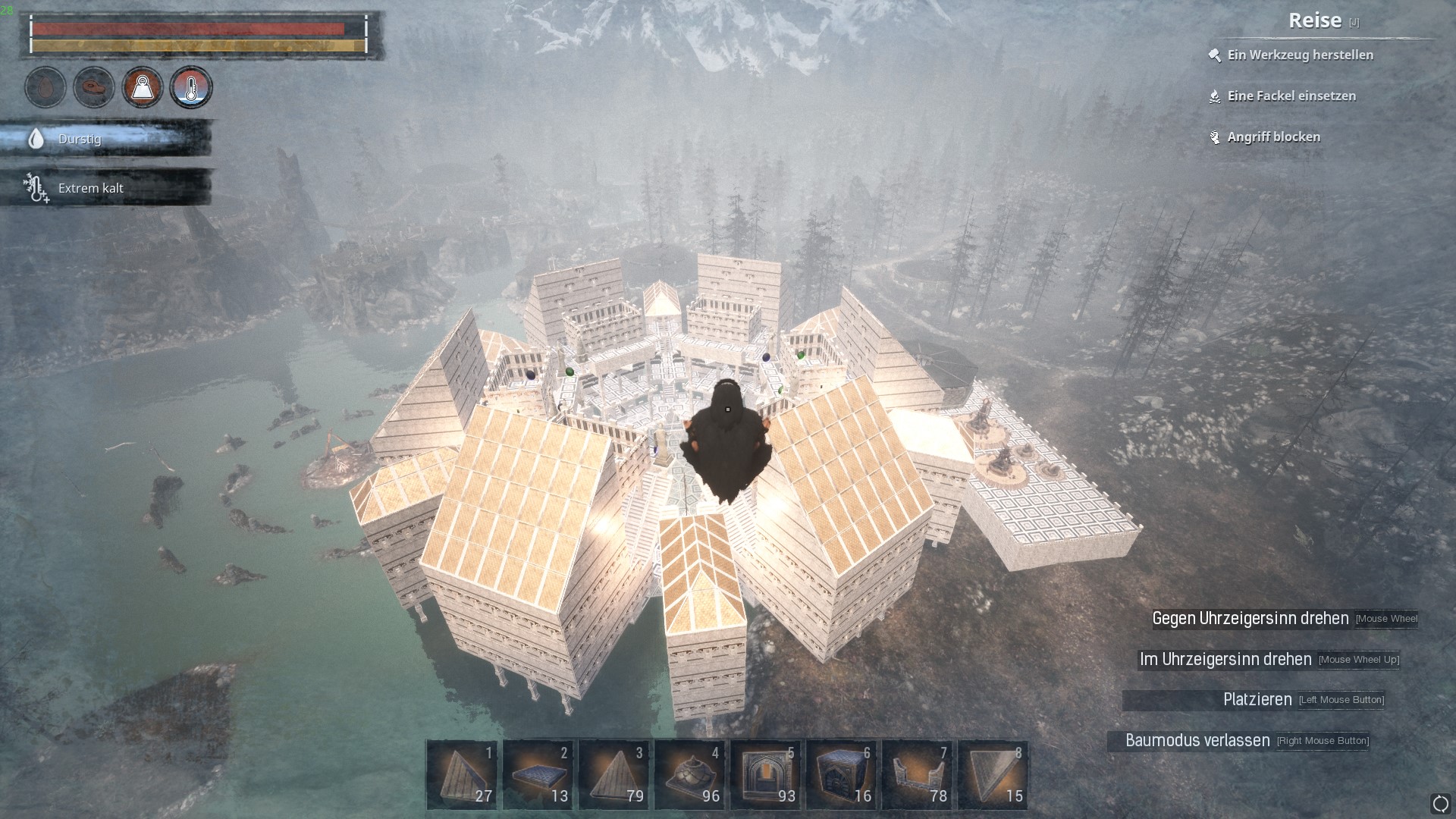Viewport: 1456px width, 819px height.
Task: Click the circular arrow icon in the corner
Action: (1440, 803)
